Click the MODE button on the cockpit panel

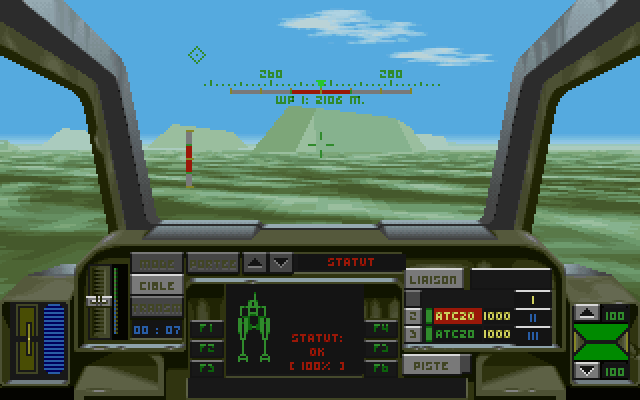(156, 264)
